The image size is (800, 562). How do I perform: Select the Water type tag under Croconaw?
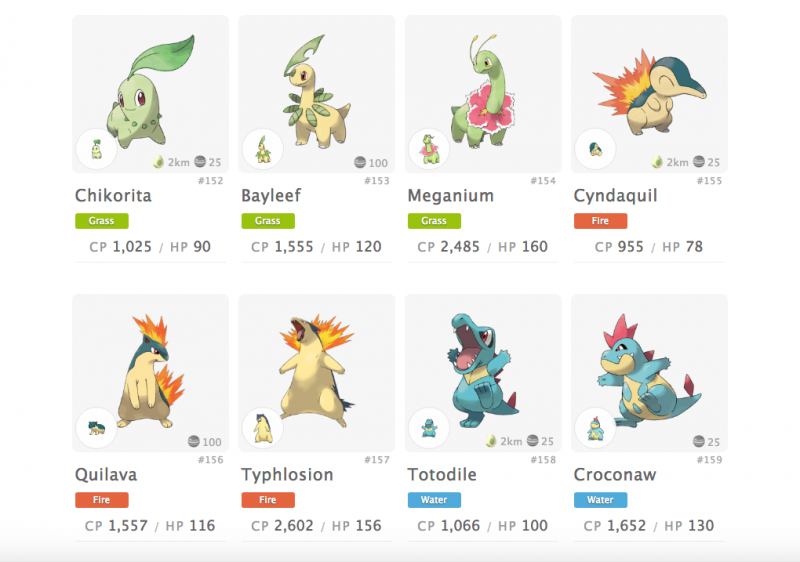[x=600, y=500]
